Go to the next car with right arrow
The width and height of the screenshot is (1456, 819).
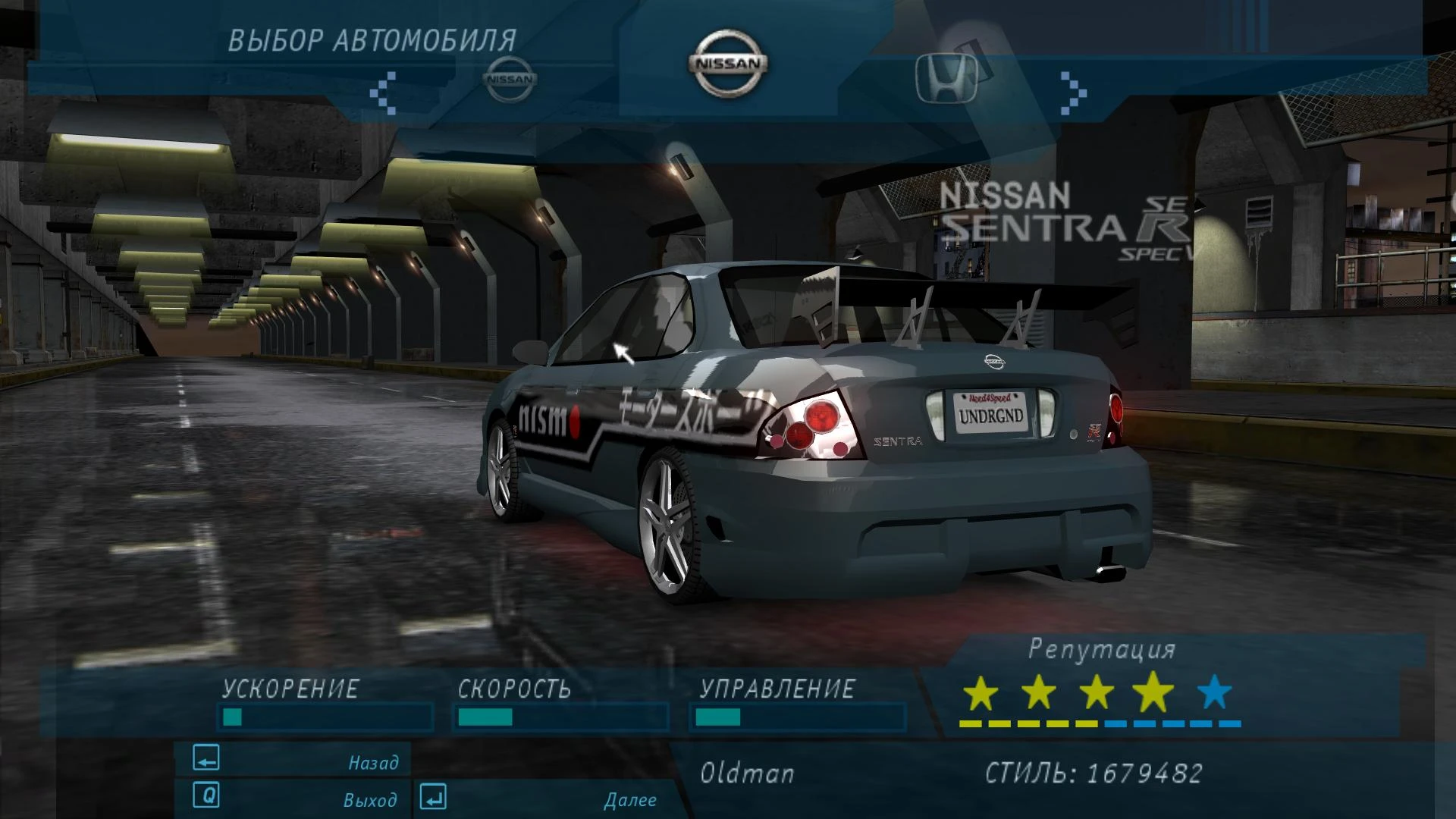[1073, 93]
